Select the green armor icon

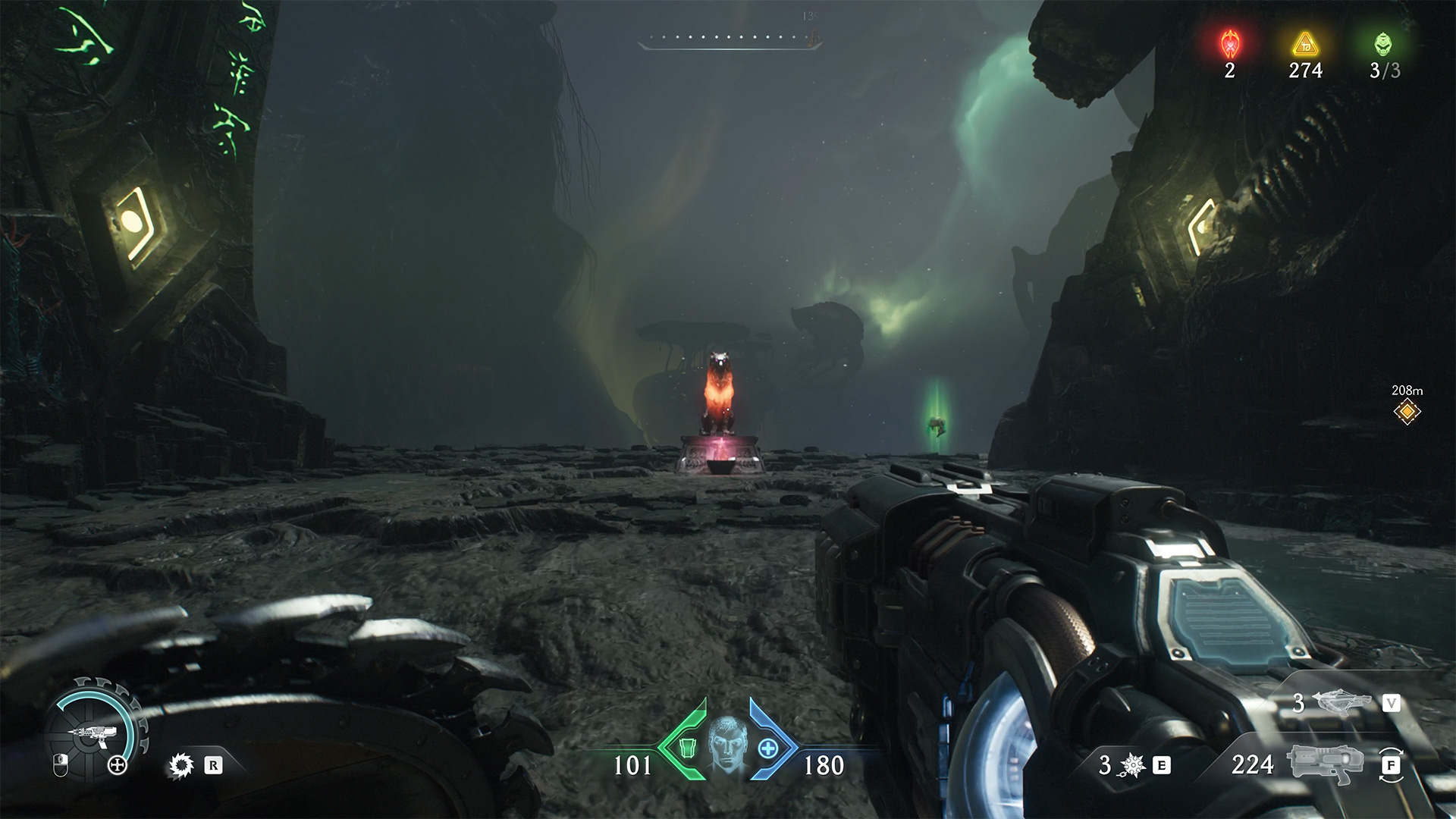point(688,748)
